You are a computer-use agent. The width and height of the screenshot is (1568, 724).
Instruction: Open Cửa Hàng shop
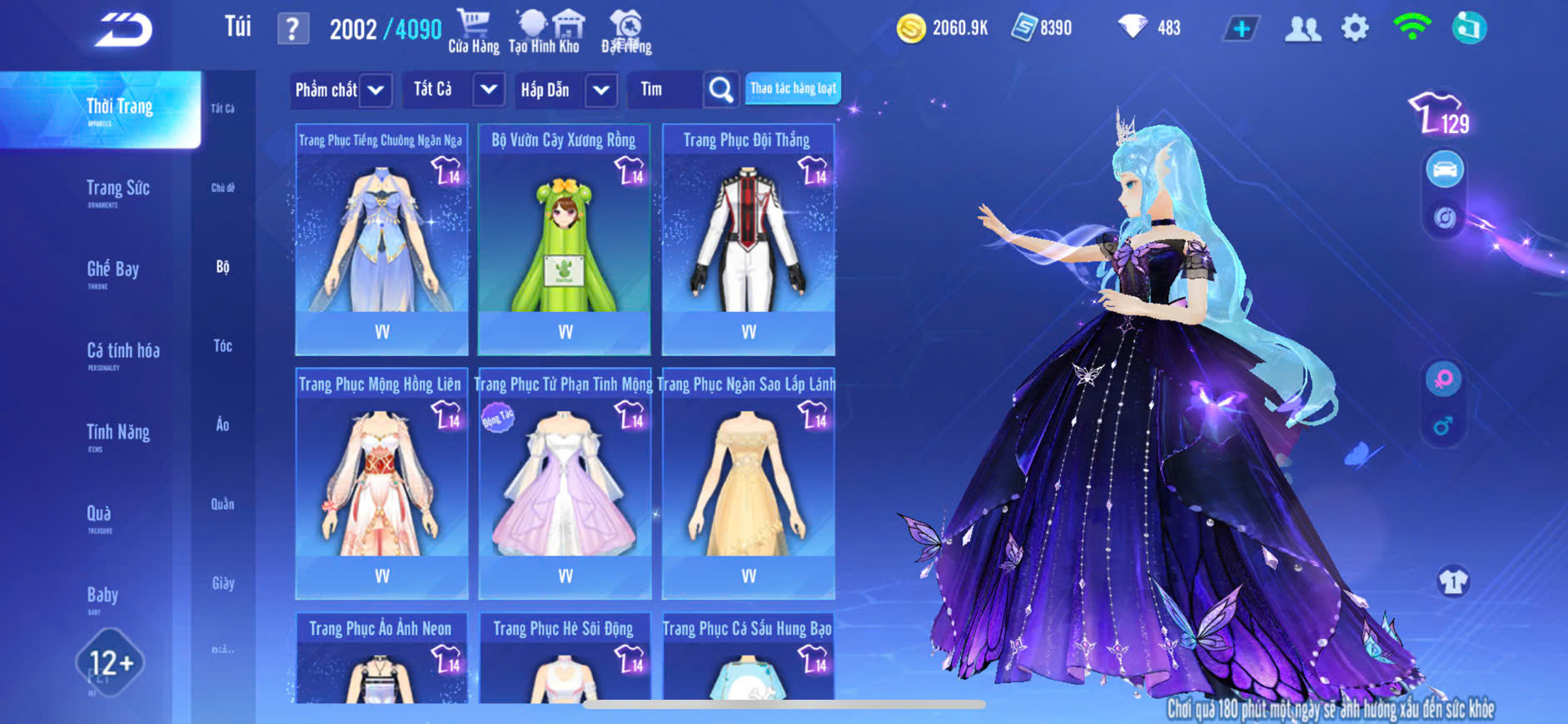click(x=473, y=32)
